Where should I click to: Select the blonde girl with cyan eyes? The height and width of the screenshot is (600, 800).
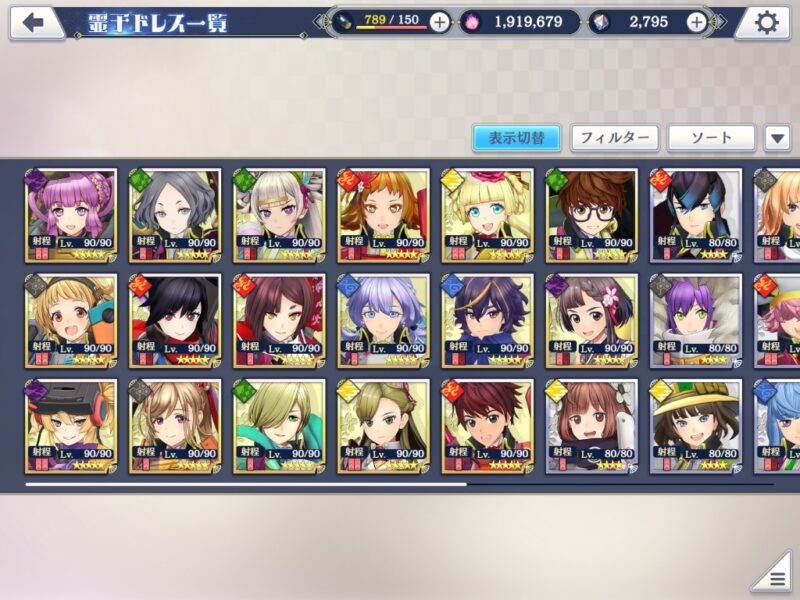tap(487, 215)
